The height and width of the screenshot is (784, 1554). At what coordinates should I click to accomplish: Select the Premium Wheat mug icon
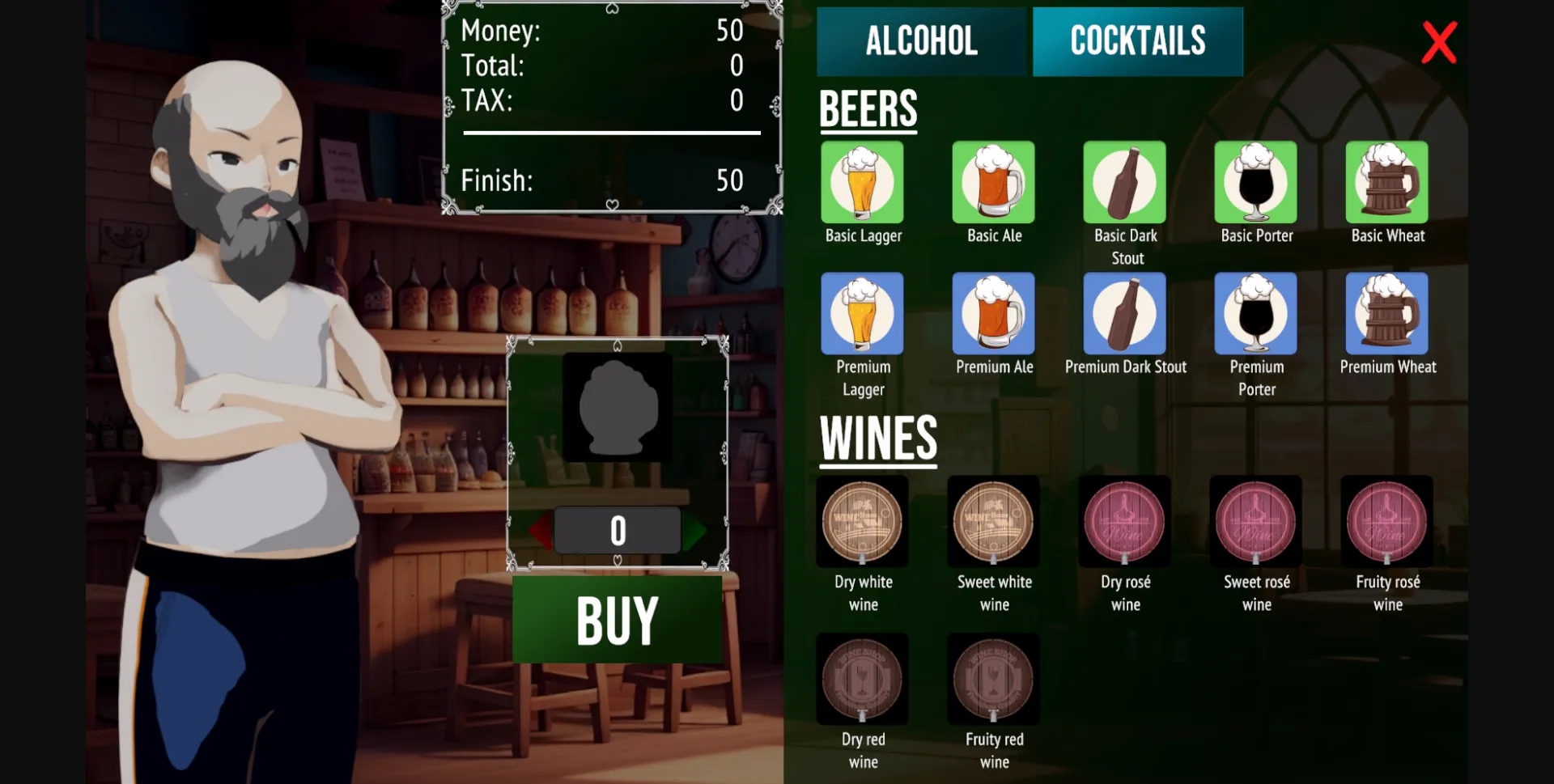coord(1386,315)
